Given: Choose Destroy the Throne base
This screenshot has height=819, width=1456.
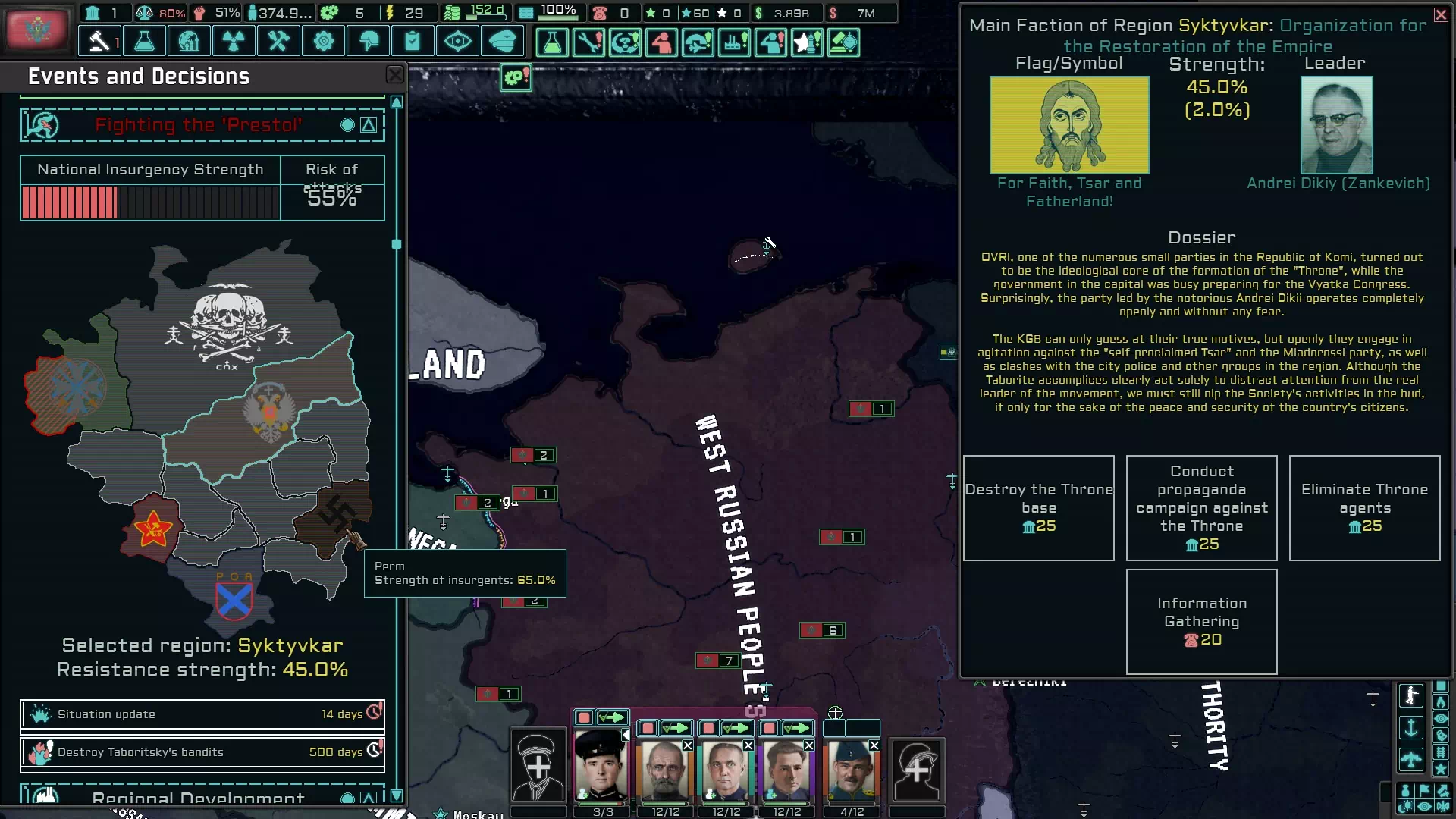Looking at the screenshot, I should pyautogui.click(x=1038, y=507).
